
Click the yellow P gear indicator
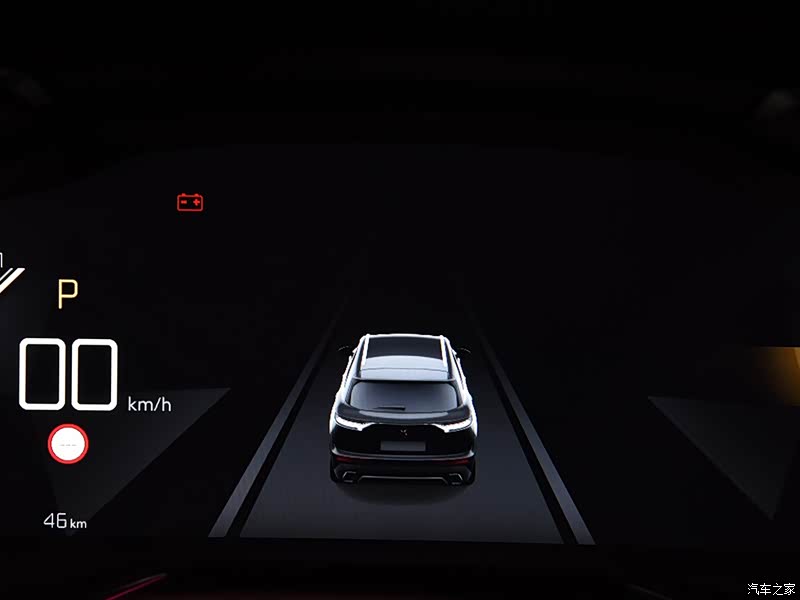coord(67,294)
